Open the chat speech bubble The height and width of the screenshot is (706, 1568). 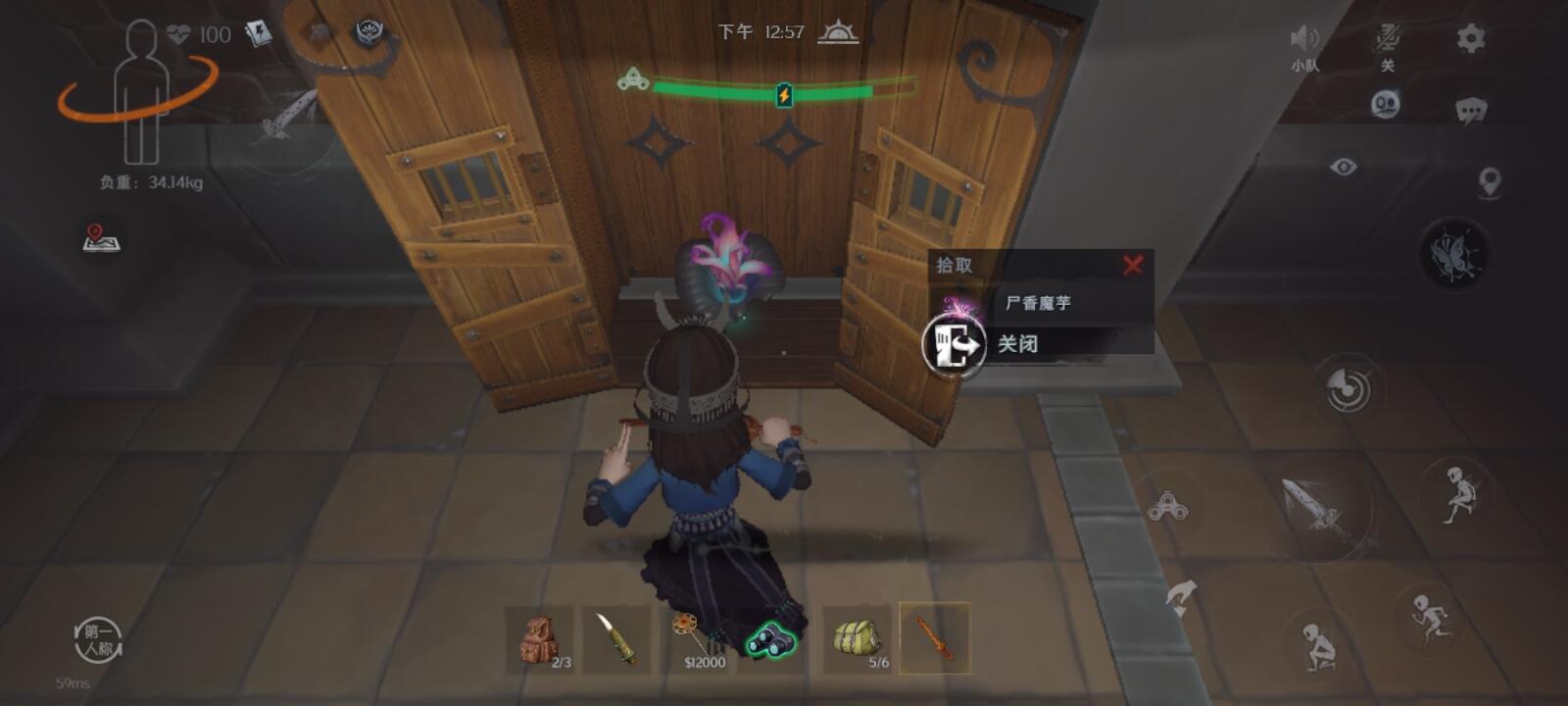(x=1470, y=110)
